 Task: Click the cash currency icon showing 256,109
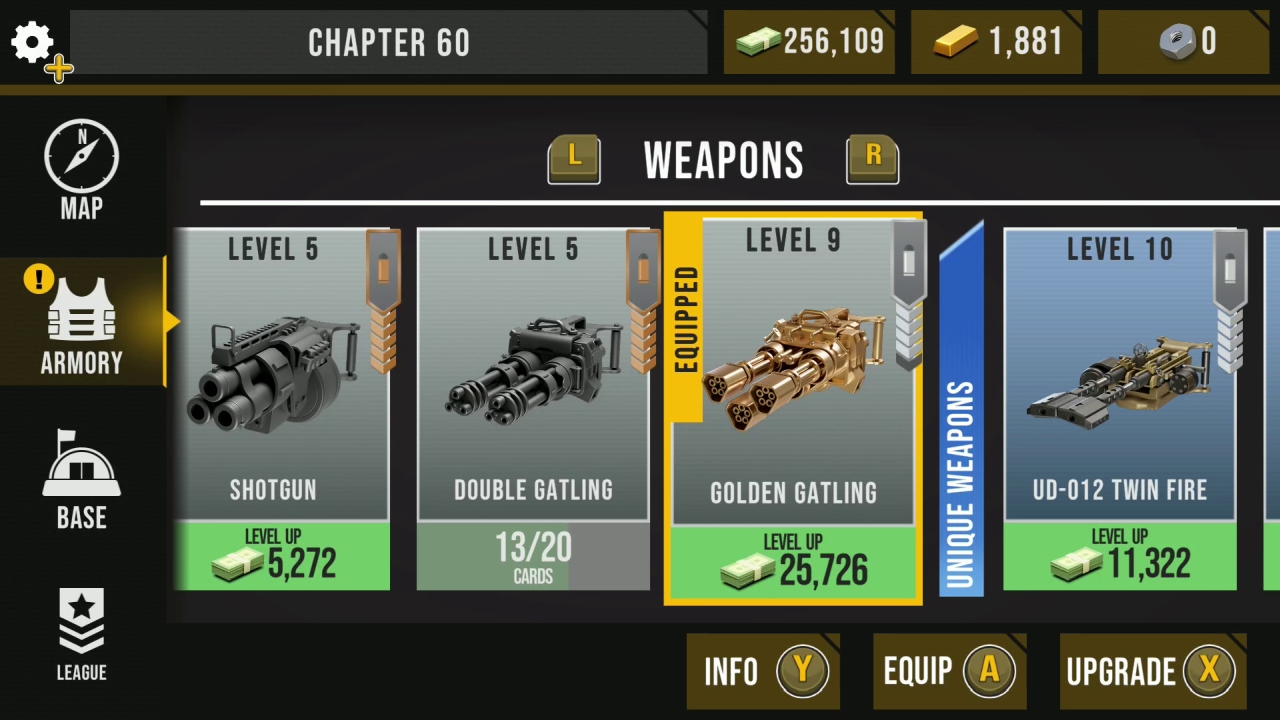point(759,42)
